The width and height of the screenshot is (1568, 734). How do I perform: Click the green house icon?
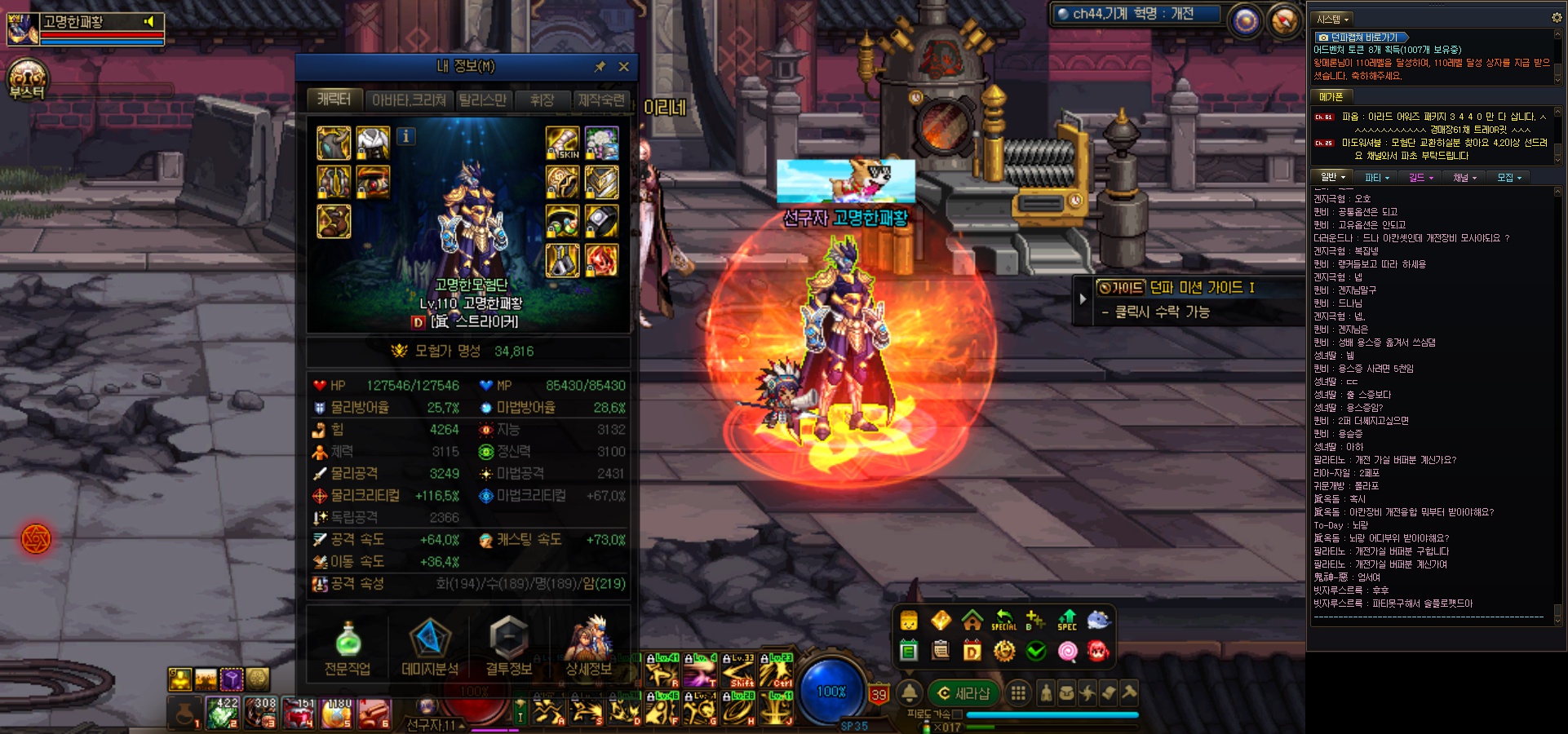972,621
